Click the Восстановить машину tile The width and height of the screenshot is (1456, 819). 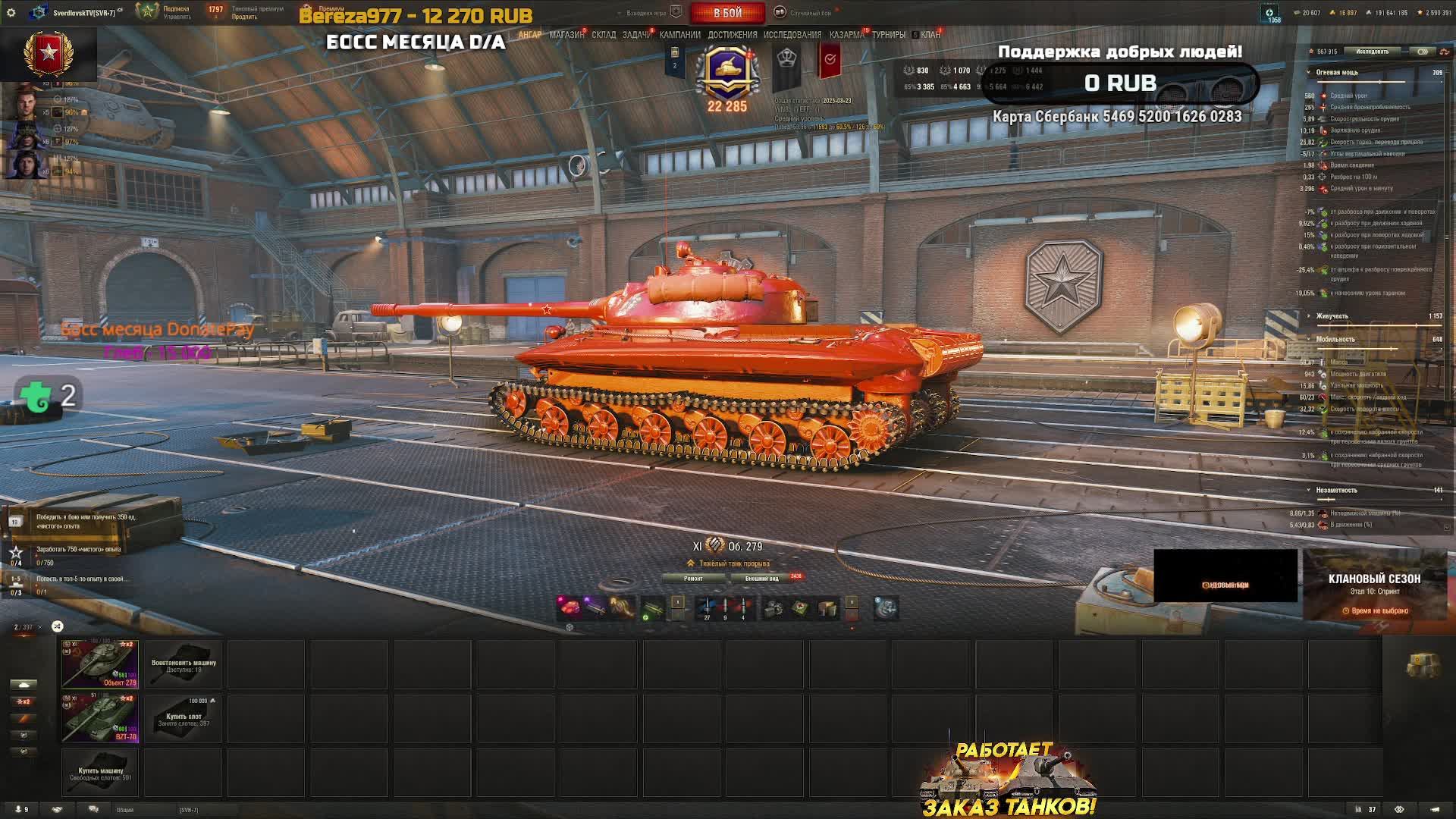[x=184, y=664]
